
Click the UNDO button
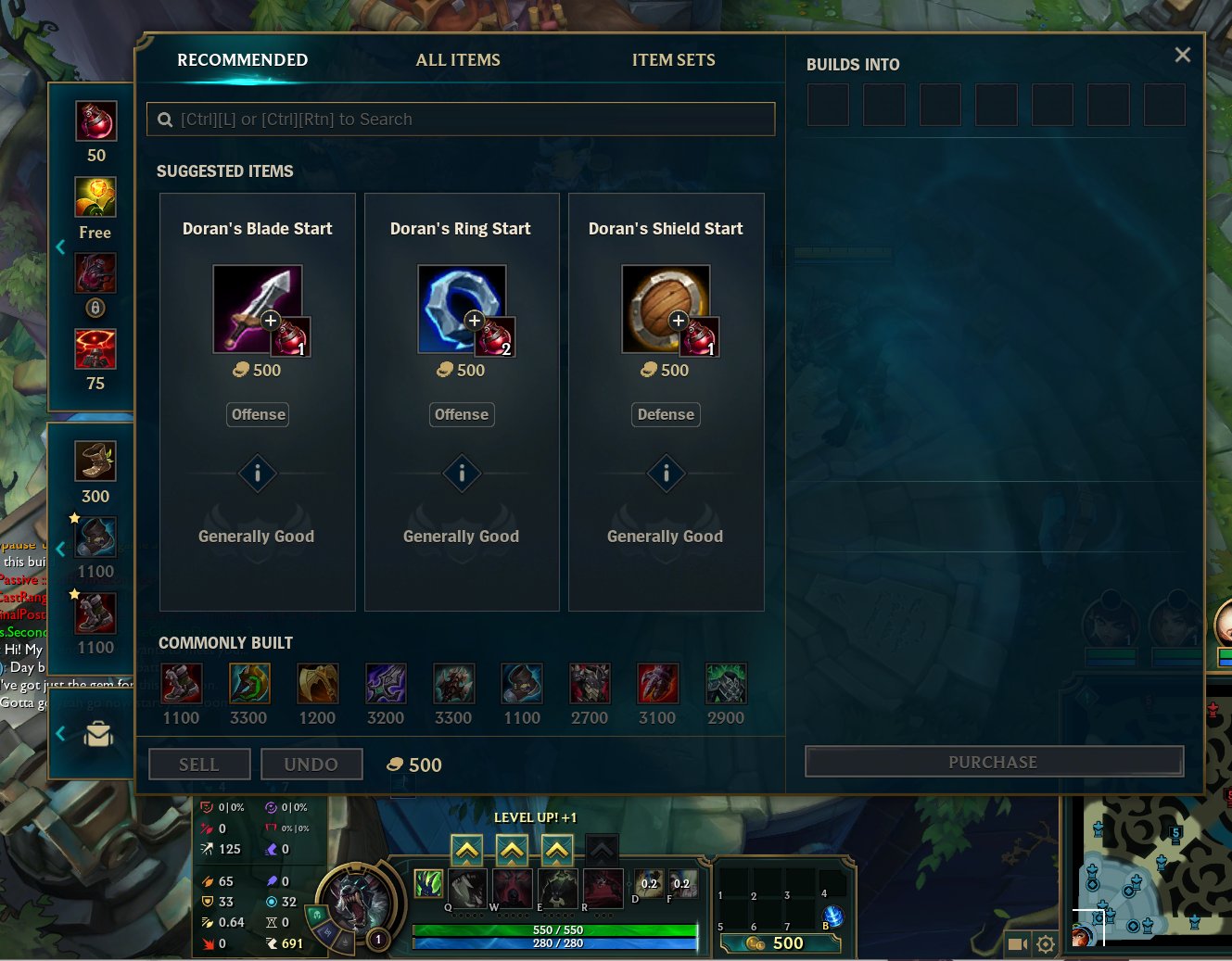311,764
